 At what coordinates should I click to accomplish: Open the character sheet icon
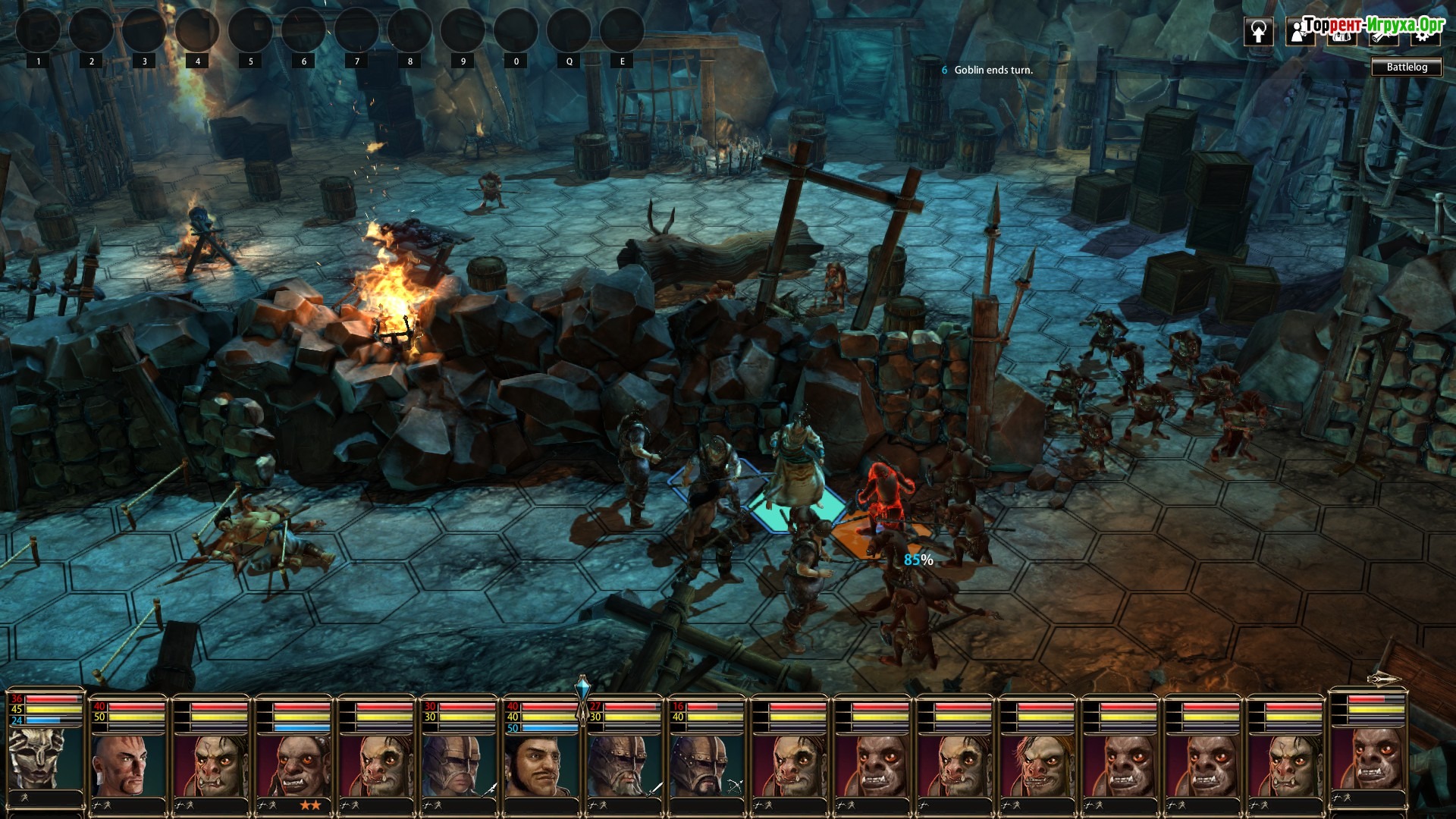coord(1300,32)
